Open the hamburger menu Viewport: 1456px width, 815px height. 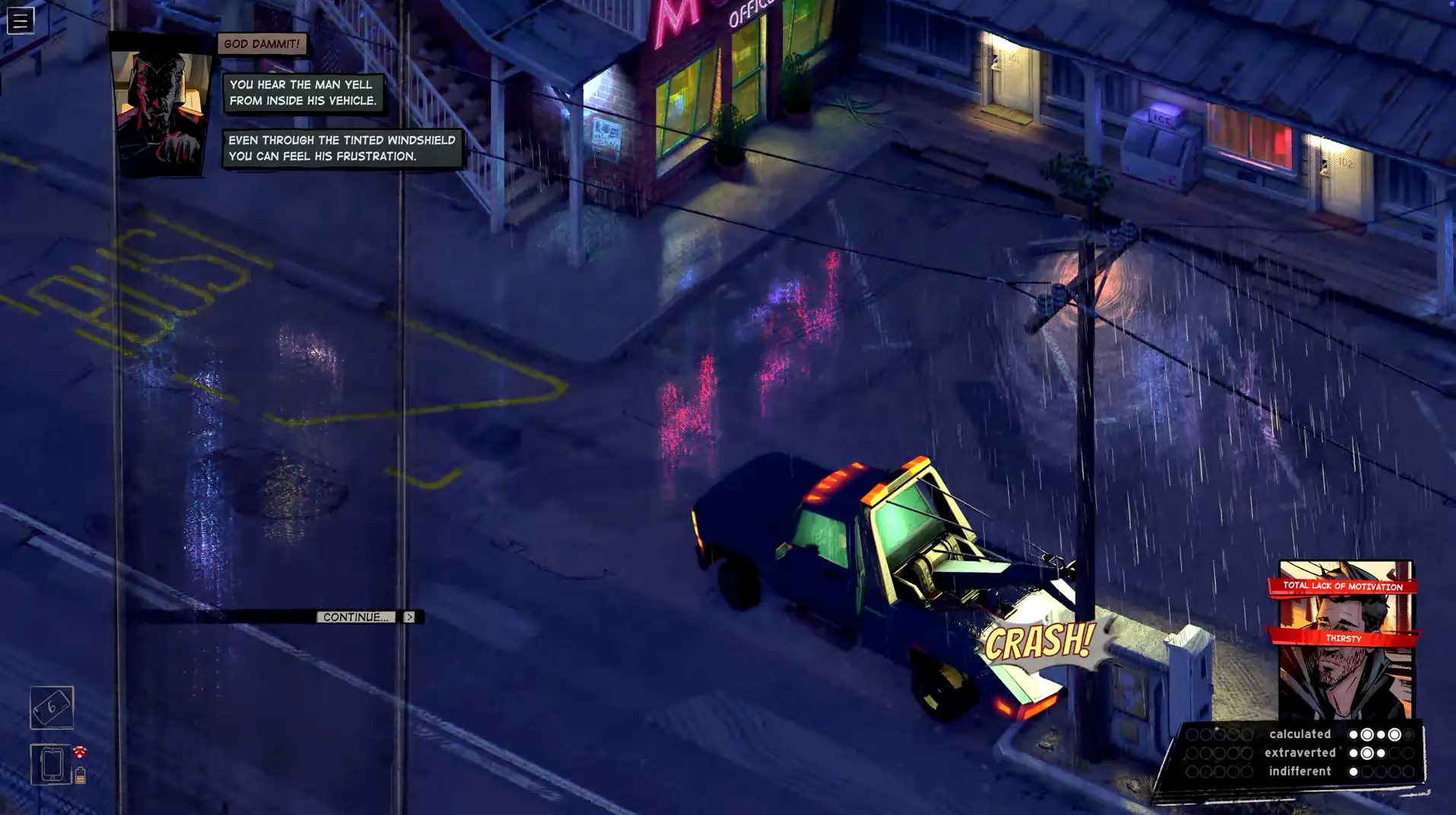click(21, 21)
